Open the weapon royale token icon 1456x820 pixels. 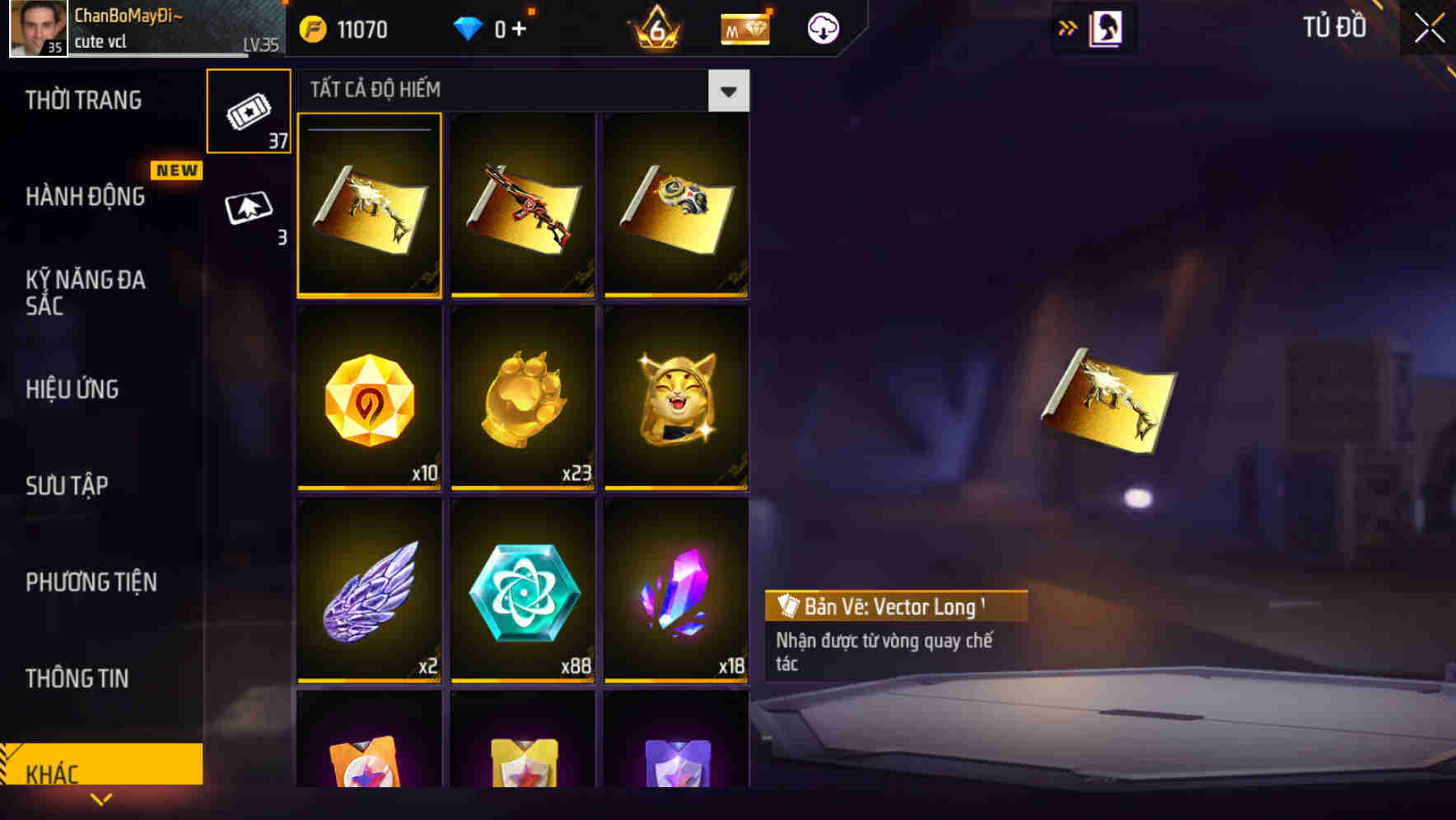pyautogui.click(x=744, y=29)
